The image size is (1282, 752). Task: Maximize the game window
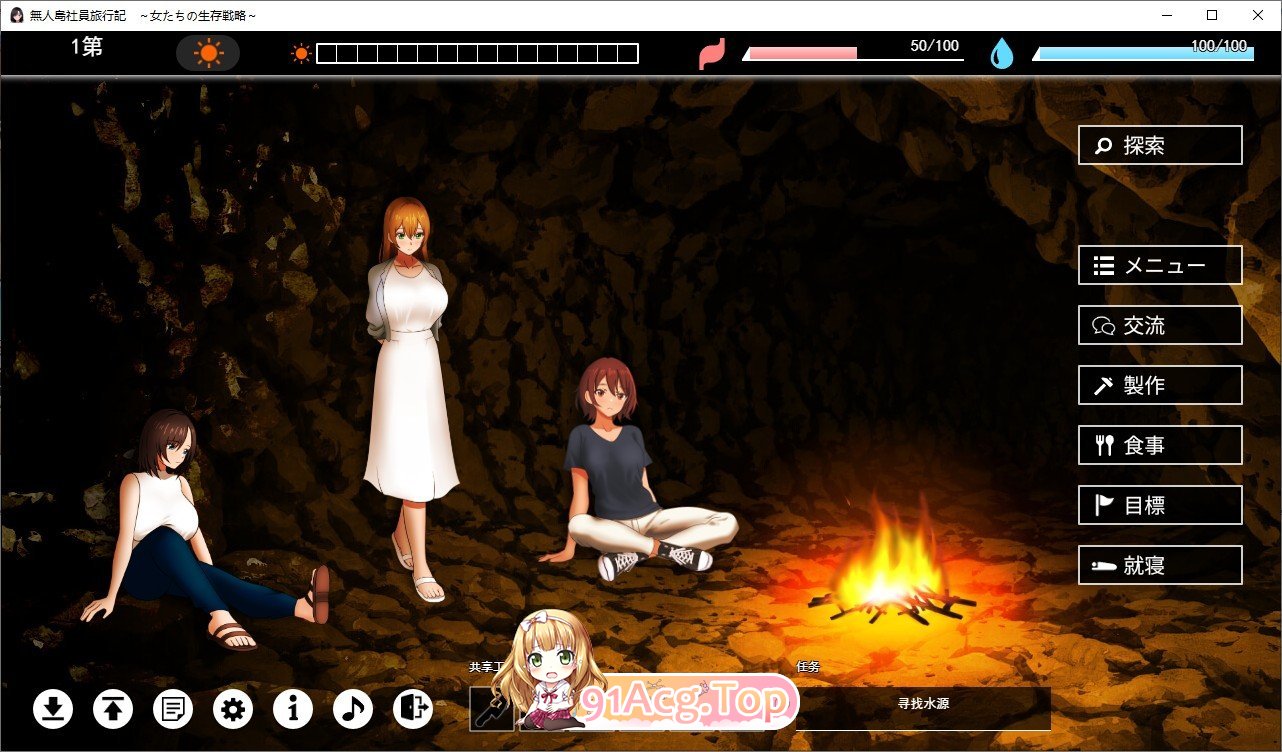point(1212,15)
